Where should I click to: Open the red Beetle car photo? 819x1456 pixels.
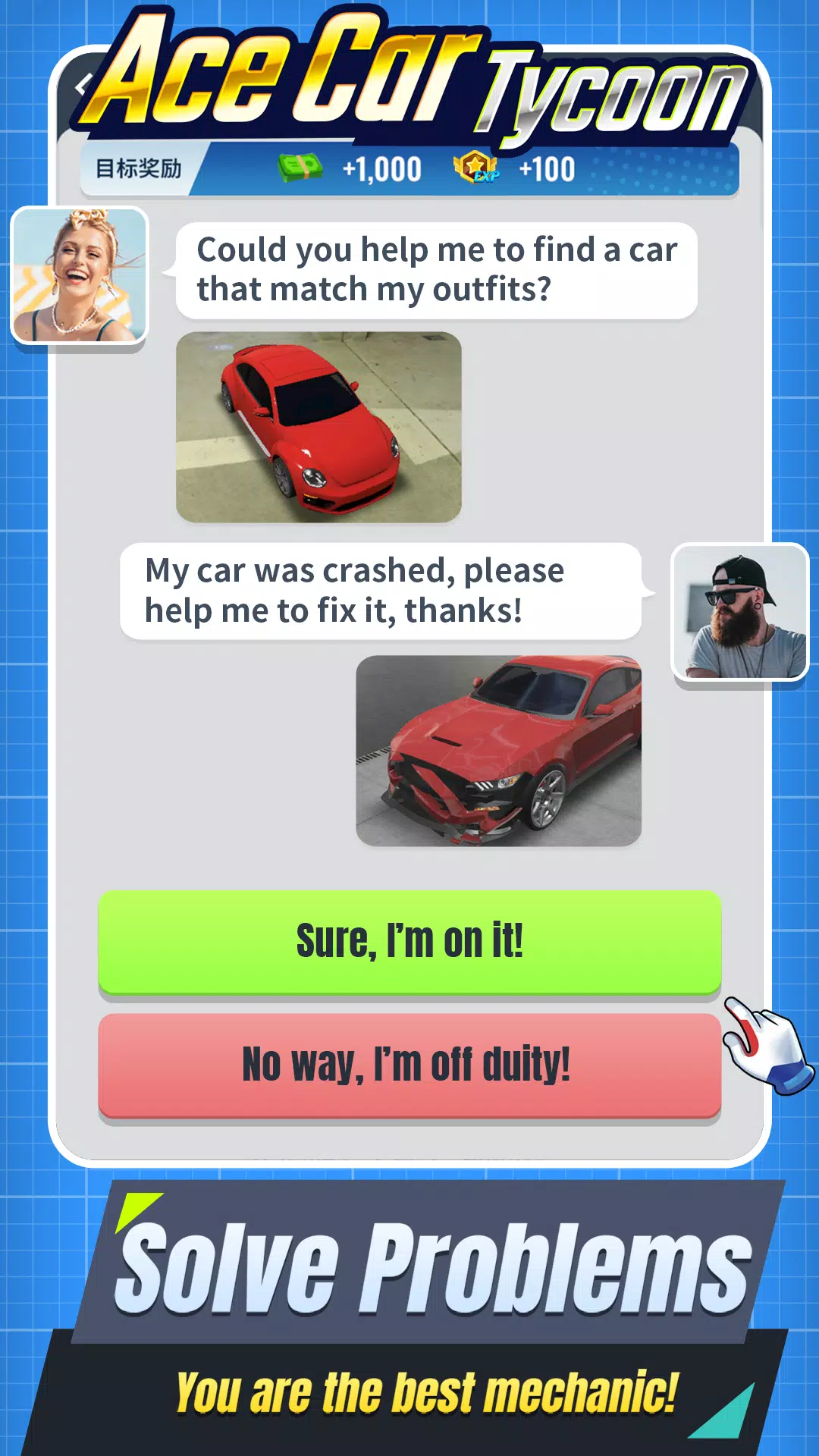point(318,427)
